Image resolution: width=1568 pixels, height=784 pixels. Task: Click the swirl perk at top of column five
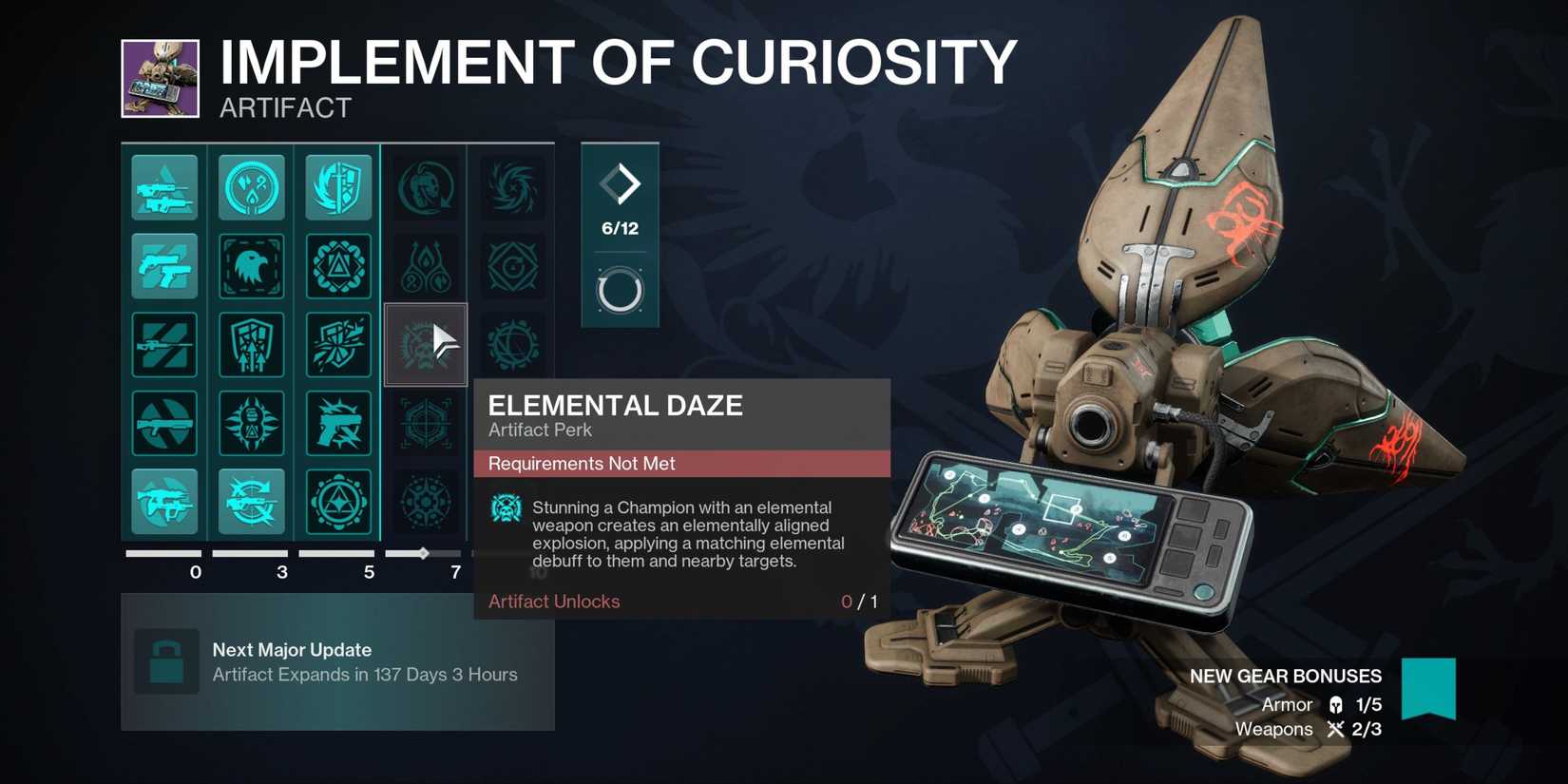[512, 187]
